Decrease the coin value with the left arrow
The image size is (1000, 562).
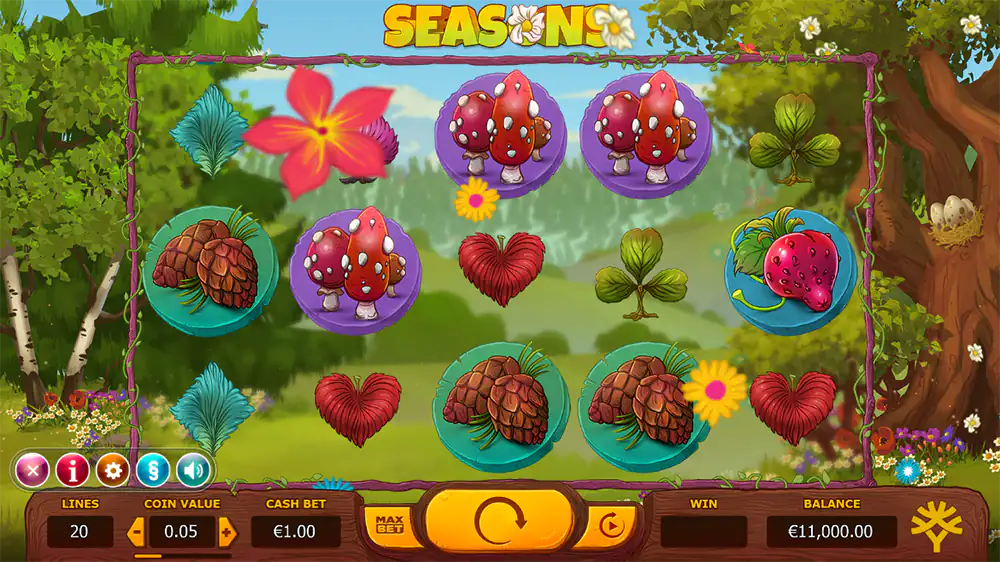pos(136,531)
